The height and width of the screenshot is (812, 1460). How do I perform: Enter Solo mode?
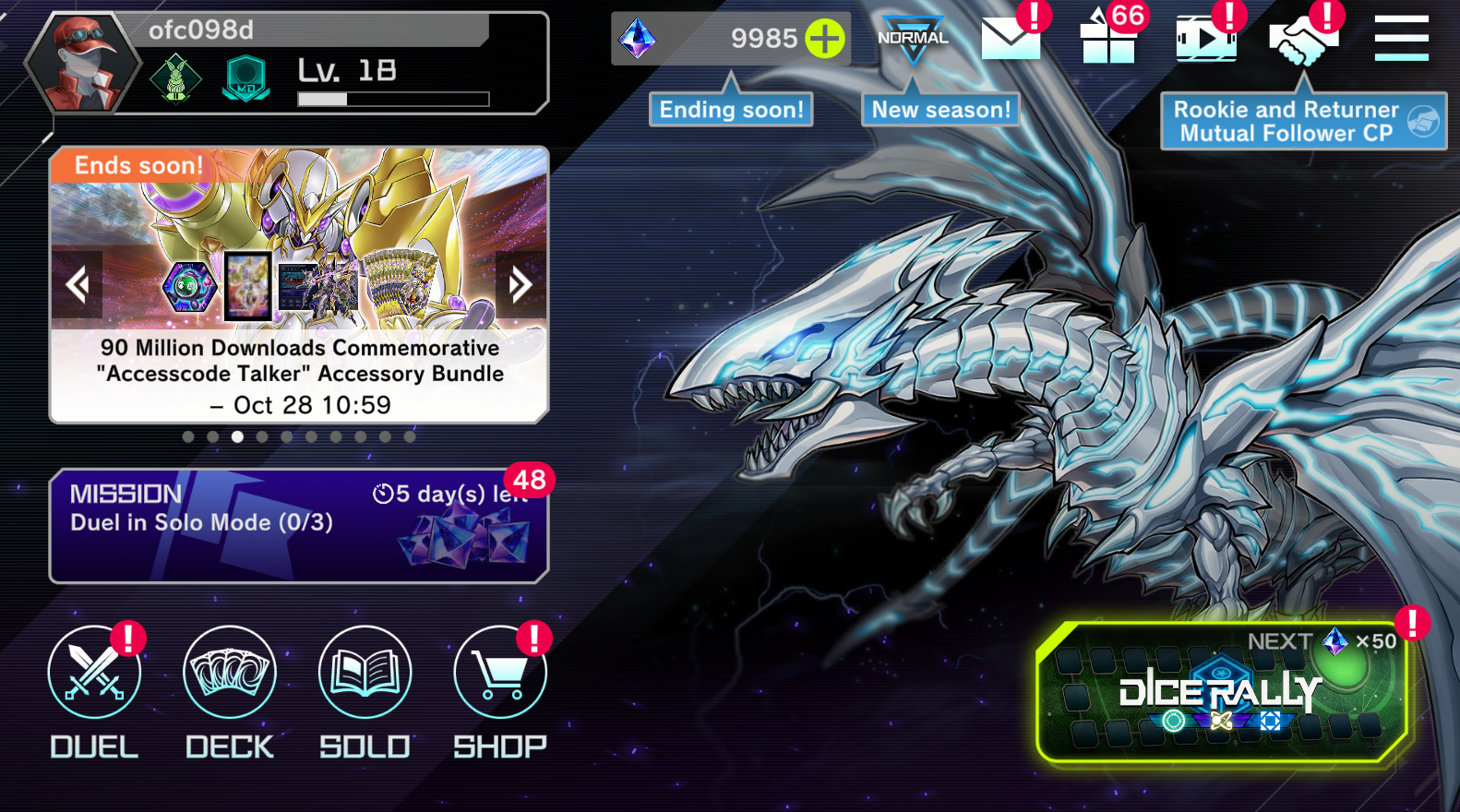[365, 673]
